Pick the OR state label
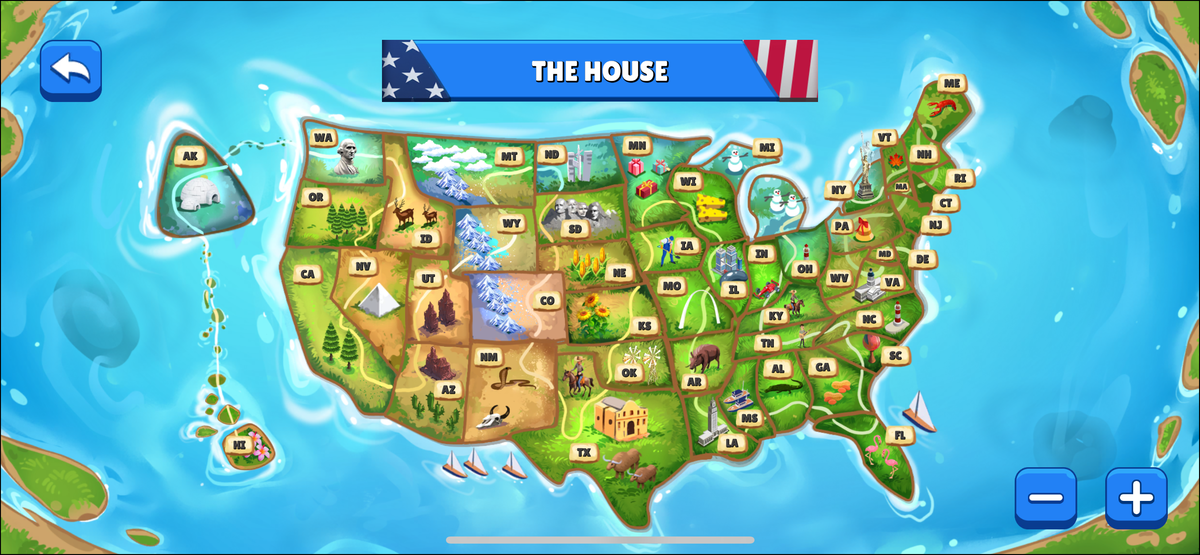The height and width of the screenshot is (555, 1200). pos(316,197)
